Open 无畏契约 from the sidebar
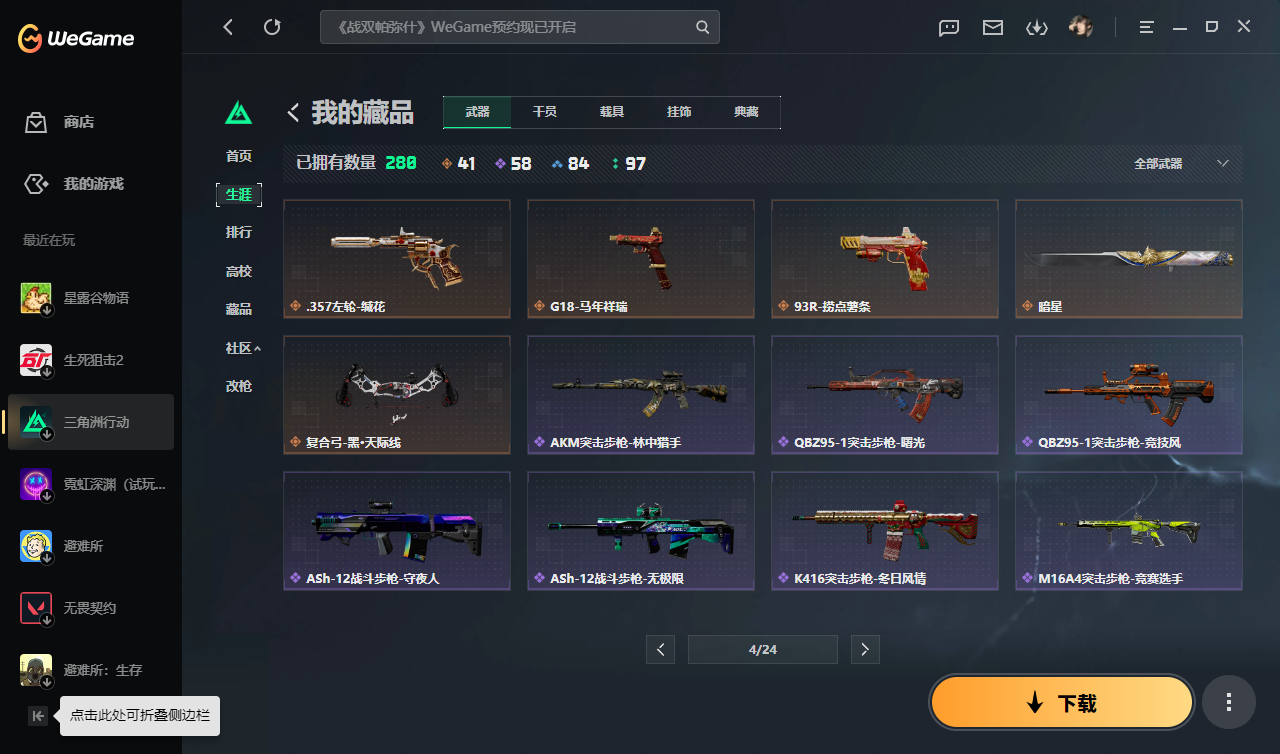The width and height of the screenshot is (1280, 754). (90, 608)
